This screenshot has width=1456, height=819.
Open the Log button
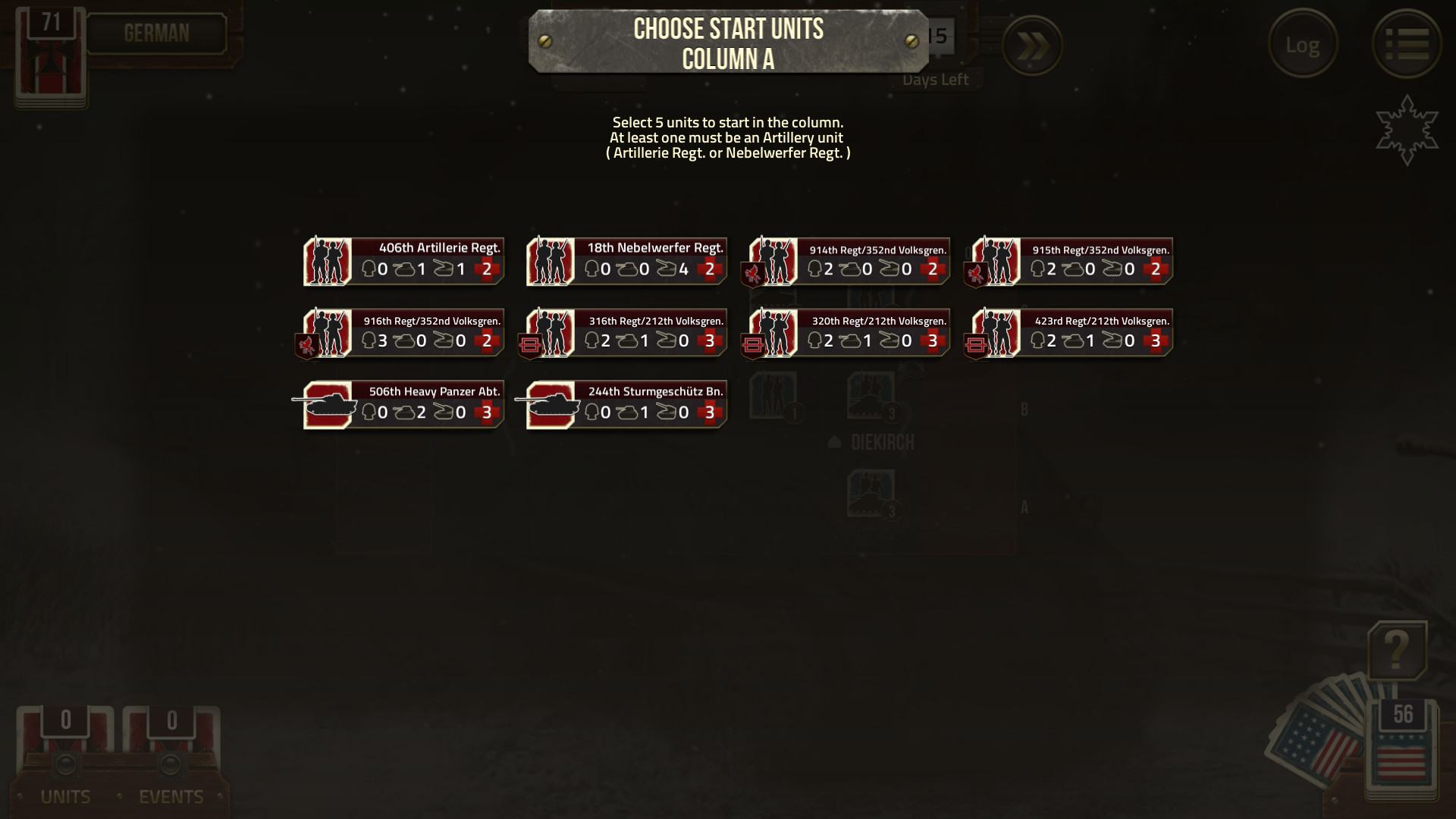[1302, 45]
